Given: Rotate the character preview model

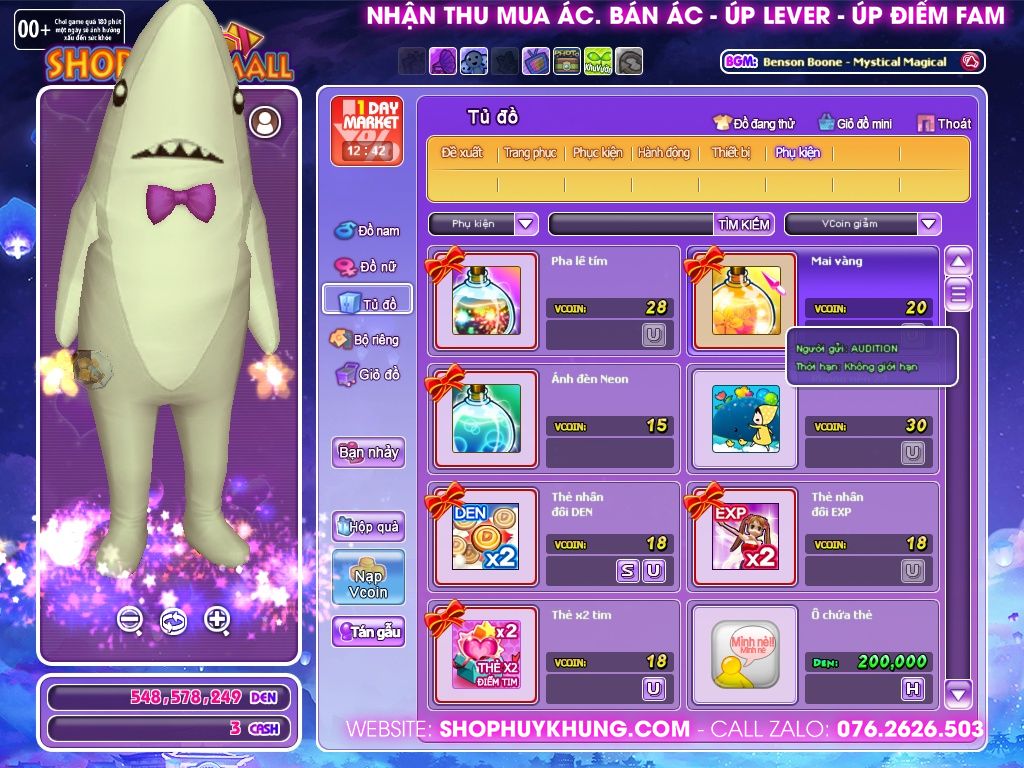Looking at the screenshot, I should (173, 620).
